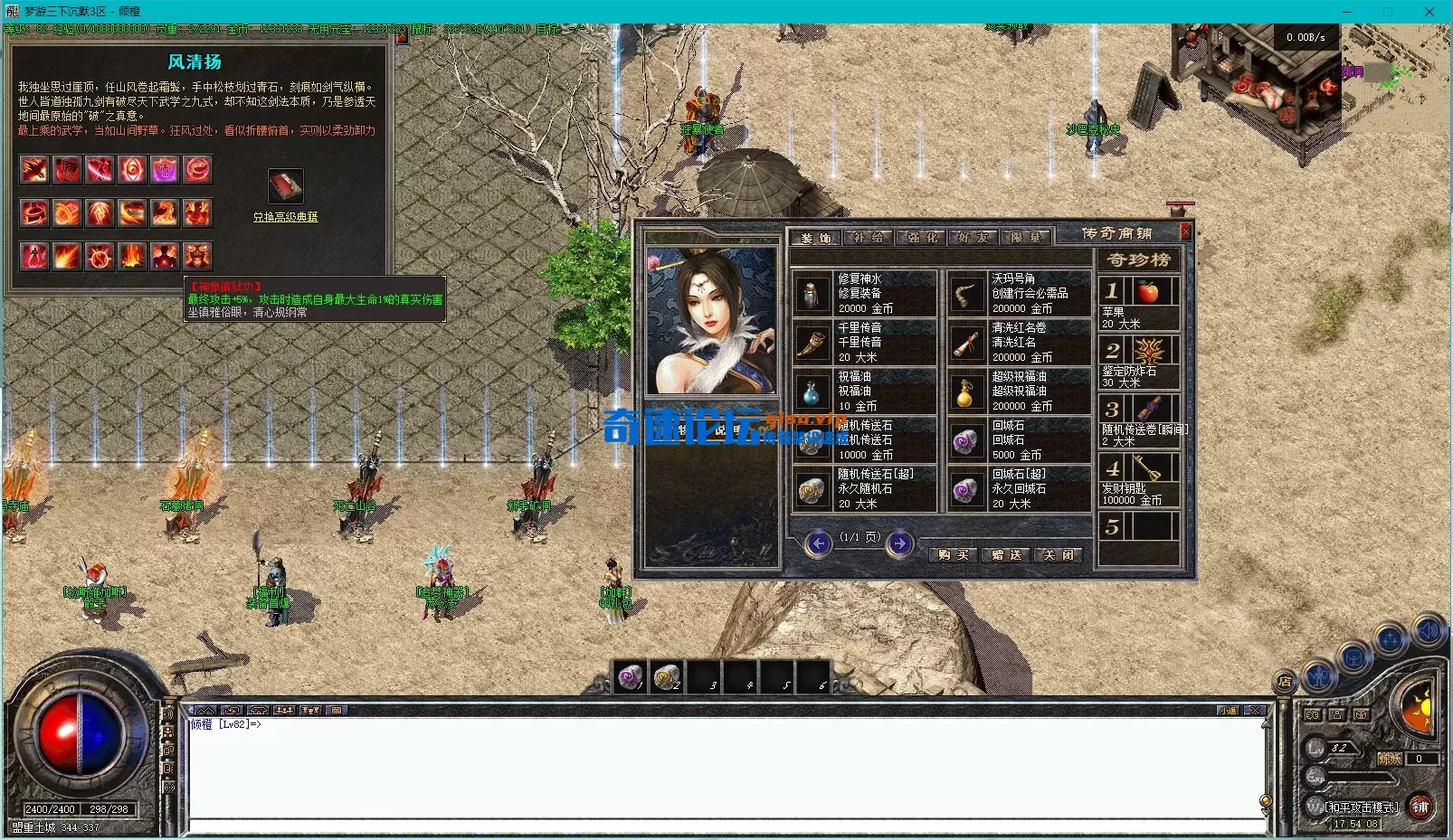Click the 兑换高级典籍 link
The height and width of the screenshot is (840, 1453).
coord(285,217)
